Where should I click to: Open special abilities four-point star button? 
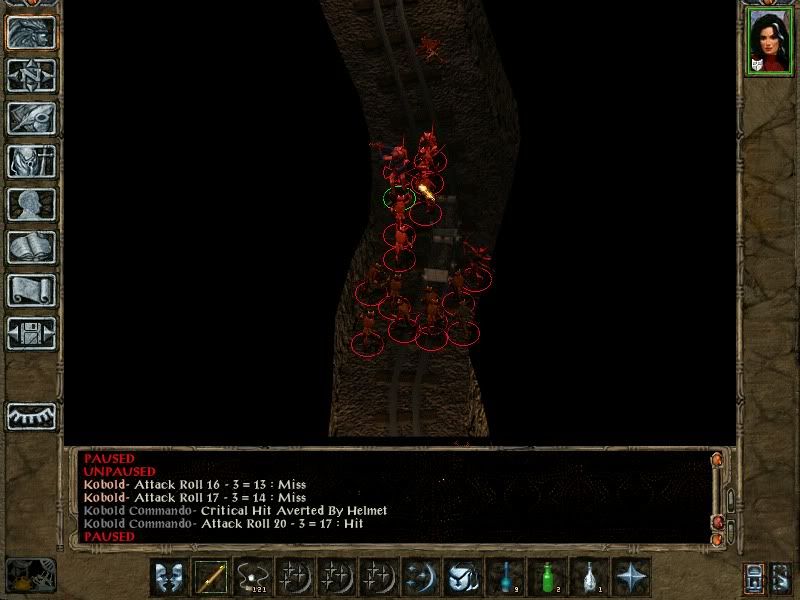[631, 577]
